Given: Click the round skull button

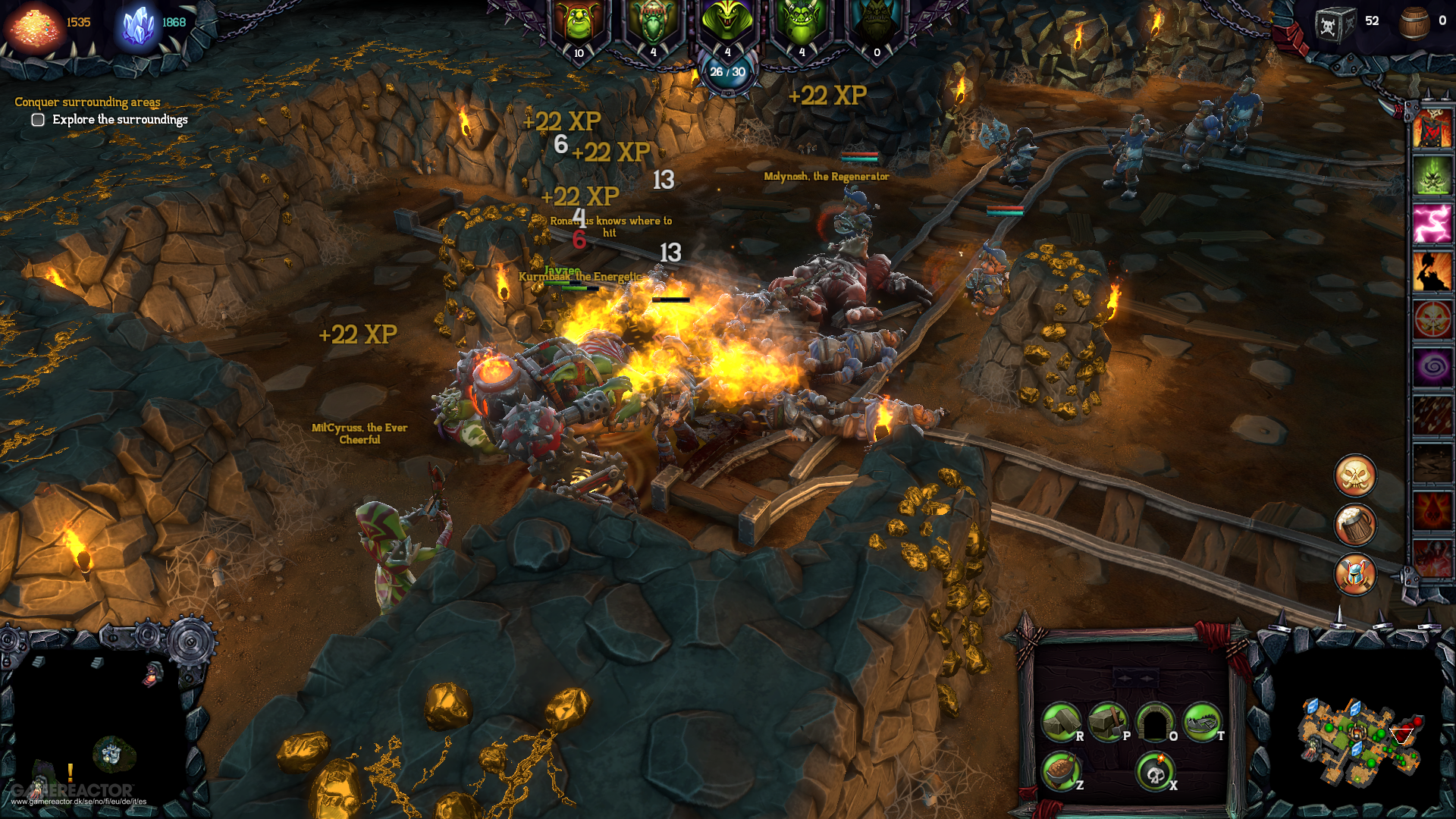Looking at the screenshot, I should click(x=1354, y=476).
